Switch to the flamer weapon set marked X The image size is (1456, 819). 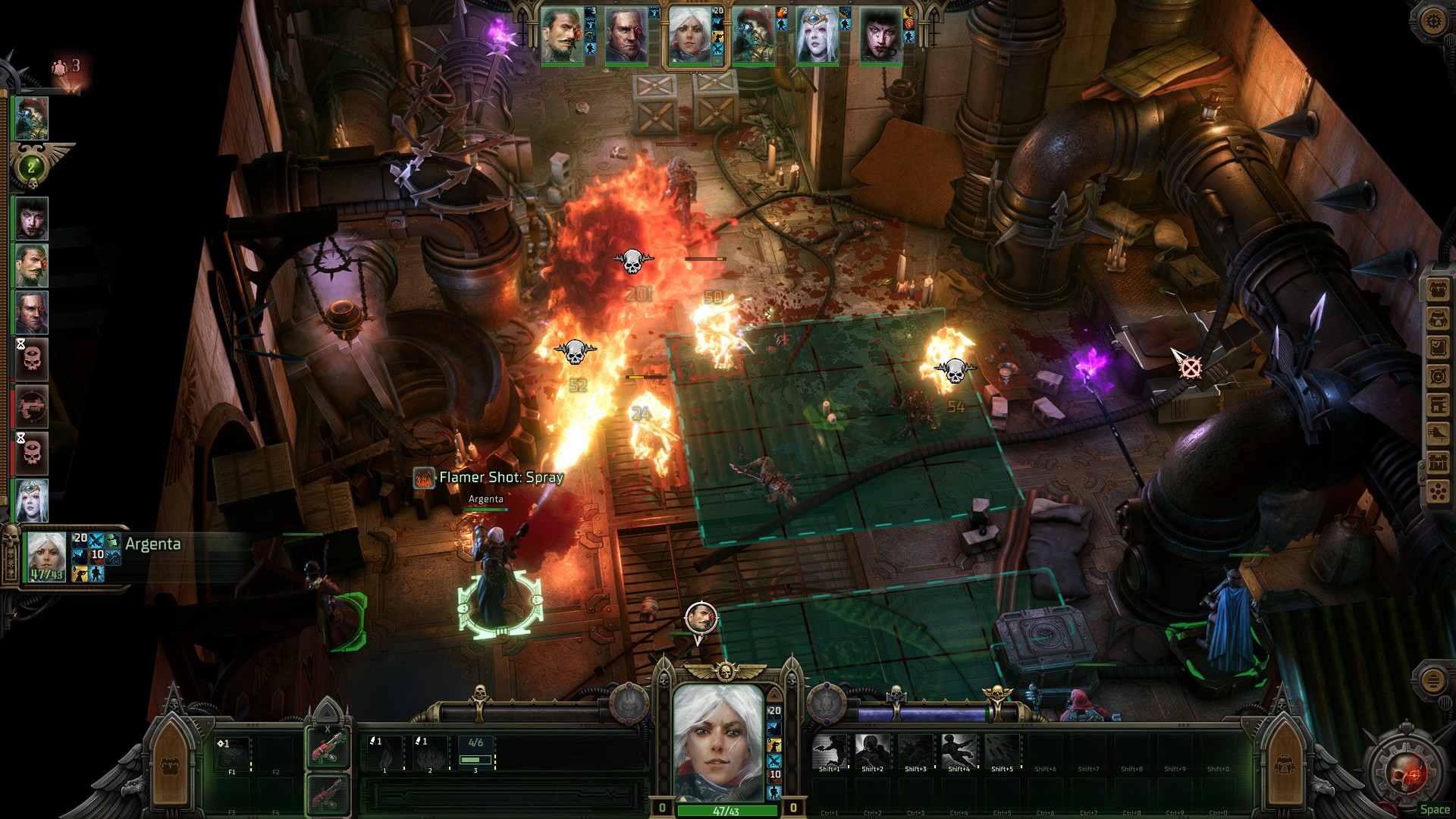[x=328, y=748]
